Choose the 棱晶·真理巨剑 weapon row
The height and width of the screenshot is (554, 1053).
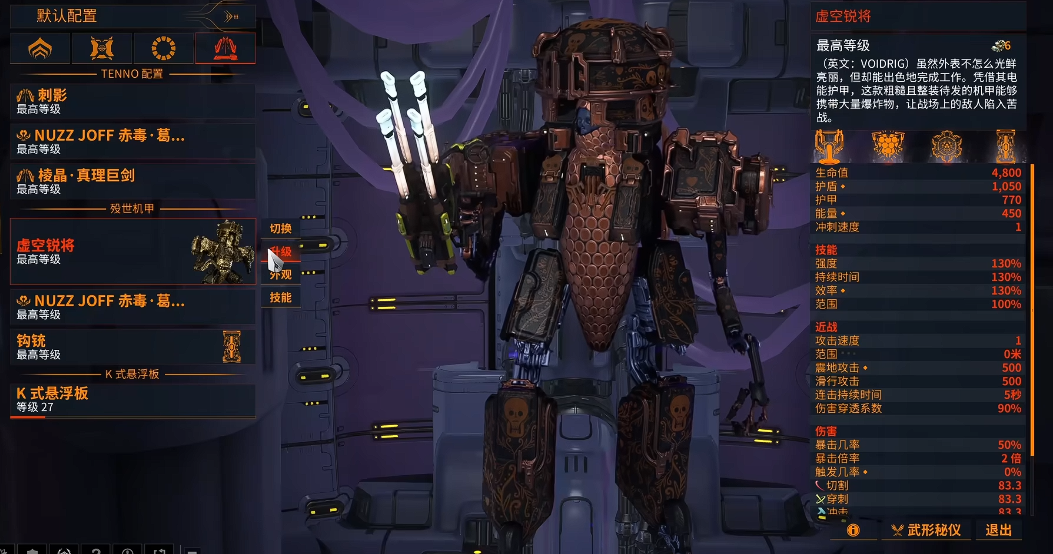[132, 180]
